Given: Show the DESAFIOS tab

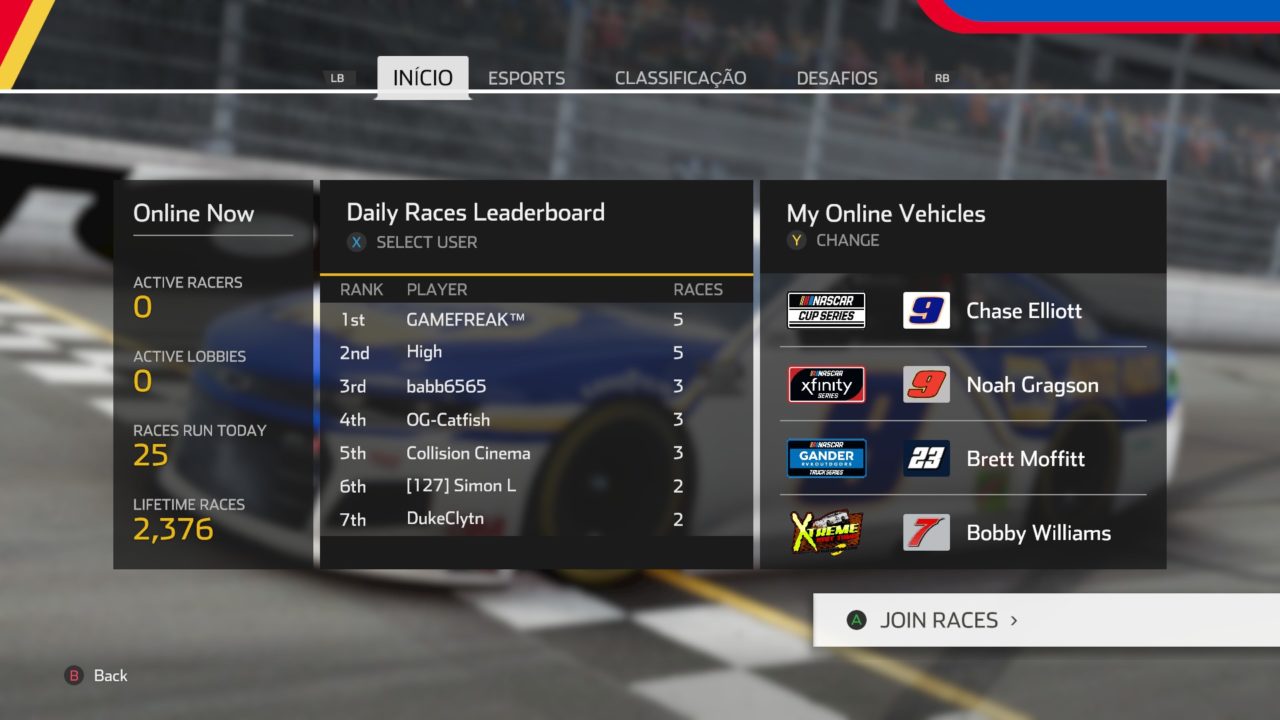Looking at the screenshot, I should click(837, 78).
